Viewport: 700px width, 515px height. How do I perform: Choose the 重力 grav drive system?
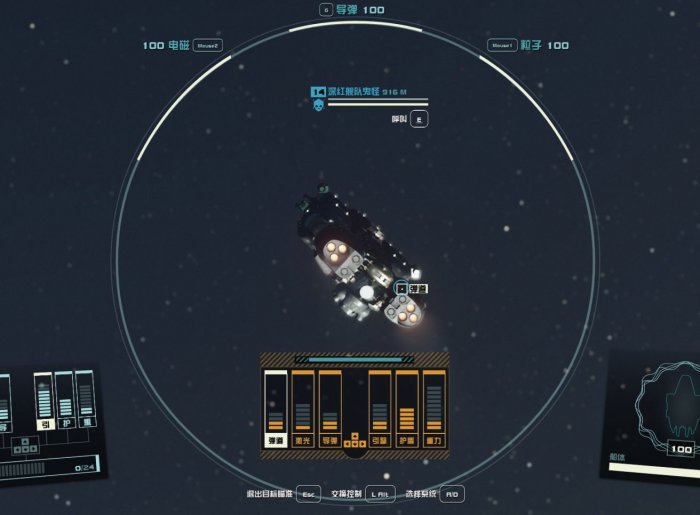pyautogui.click(x=433, y=409)
